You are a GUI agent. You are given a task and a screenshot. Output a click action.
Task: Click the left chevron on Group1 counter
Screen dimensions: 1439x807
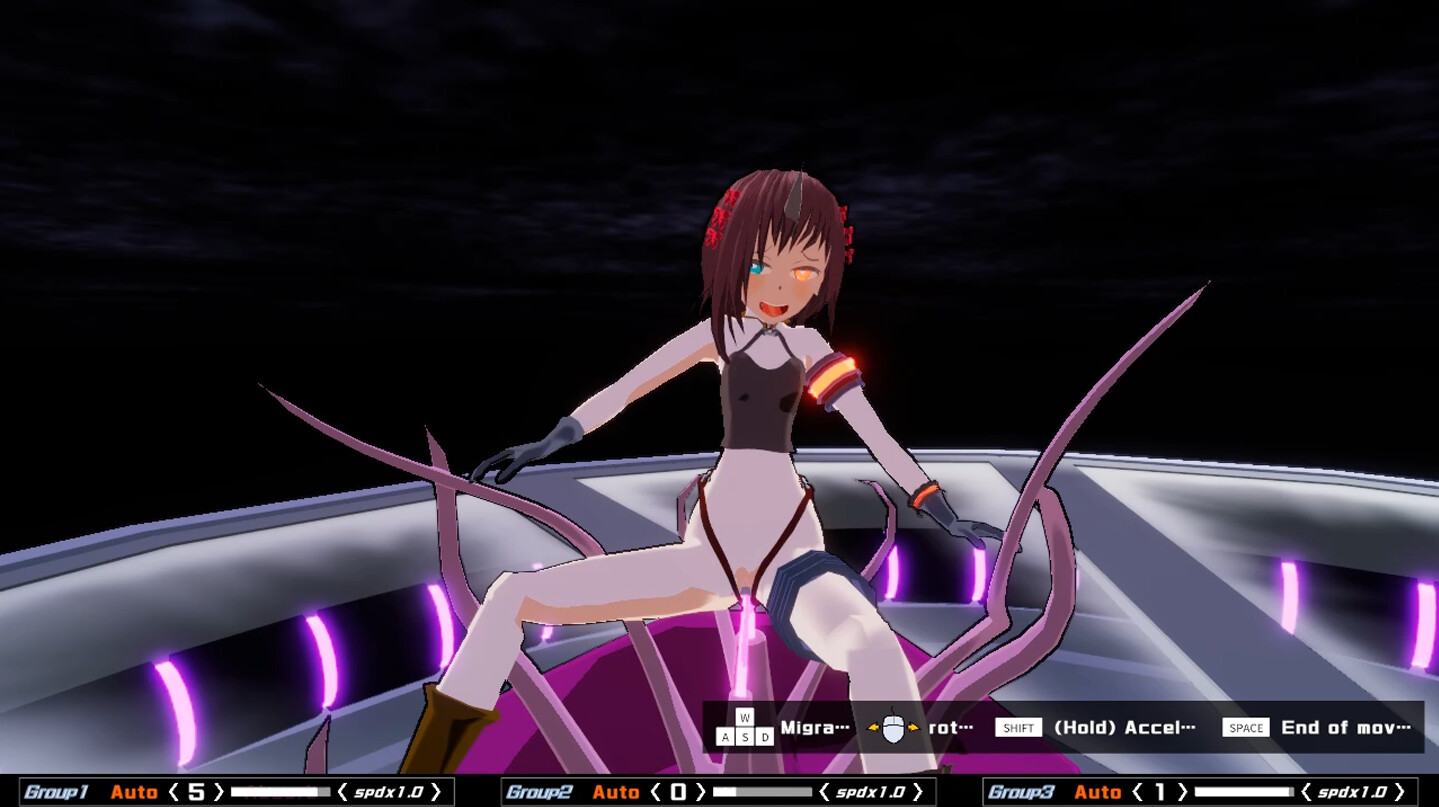tap(172, 791)
